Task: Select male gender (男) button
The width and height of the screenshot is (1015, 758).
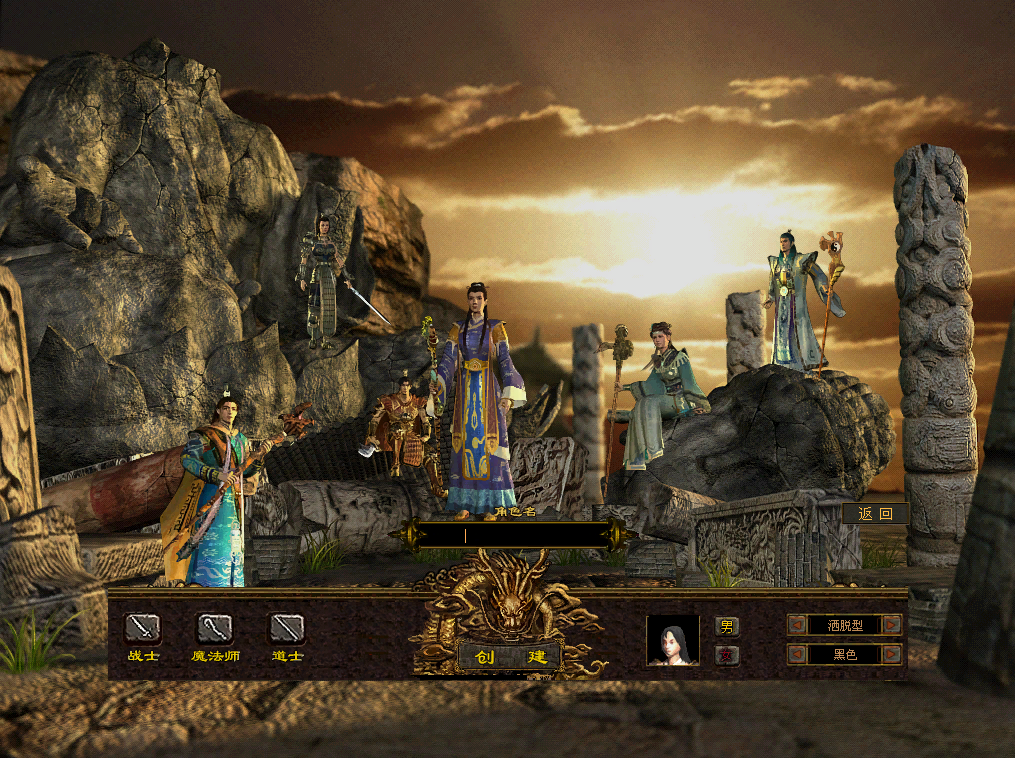Action: point(727,627)
